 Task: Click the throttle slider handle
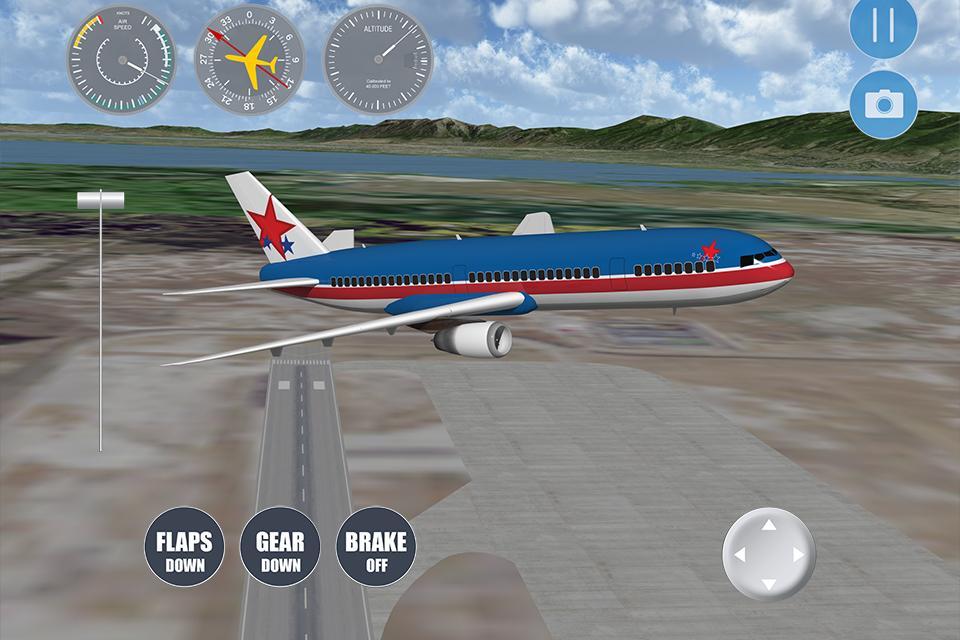(100, 200)
